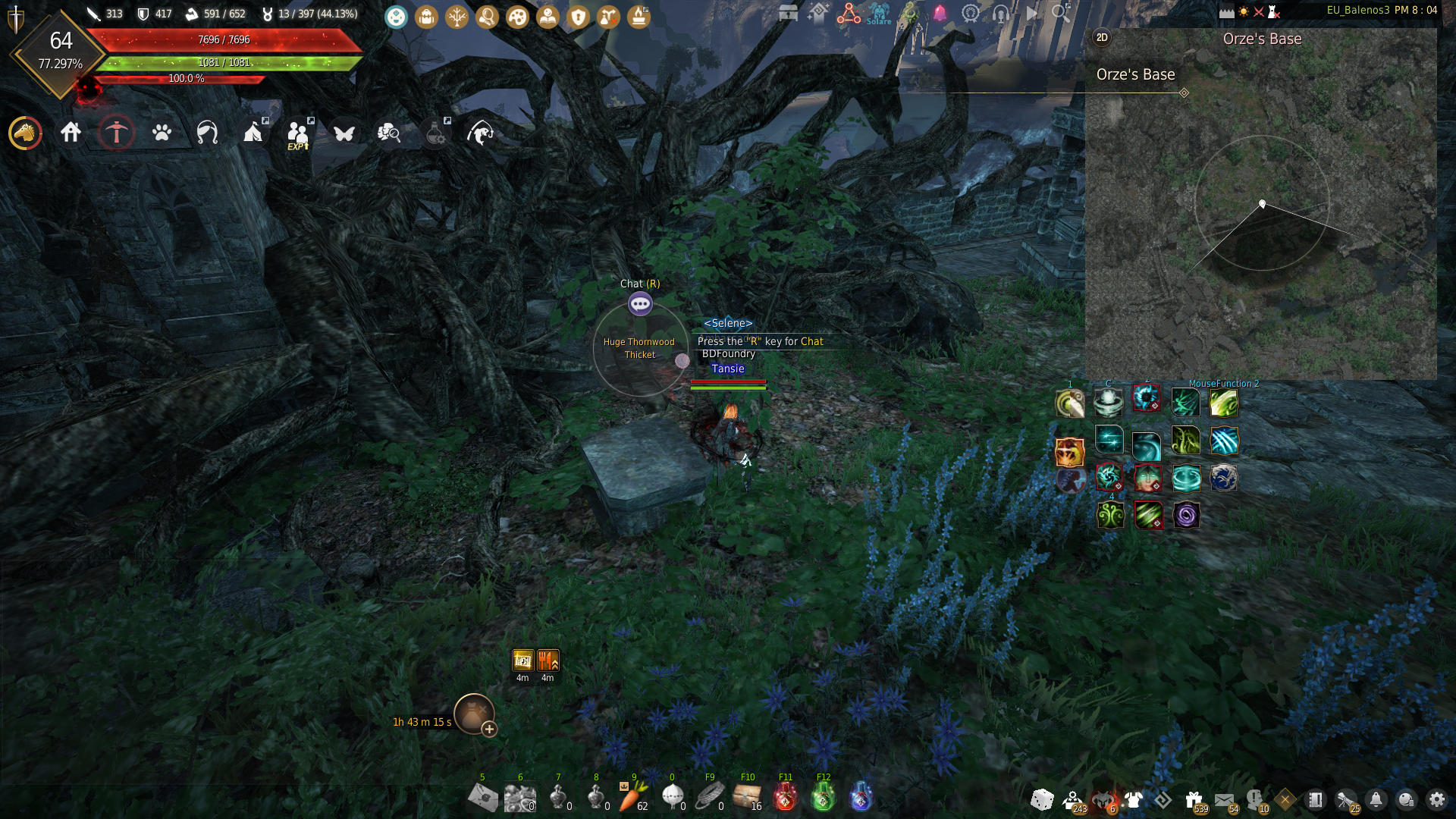Use the green potion in slot F12
Image resolution: width=1456 pixels, height=819 pixels.
pos(823,797)
